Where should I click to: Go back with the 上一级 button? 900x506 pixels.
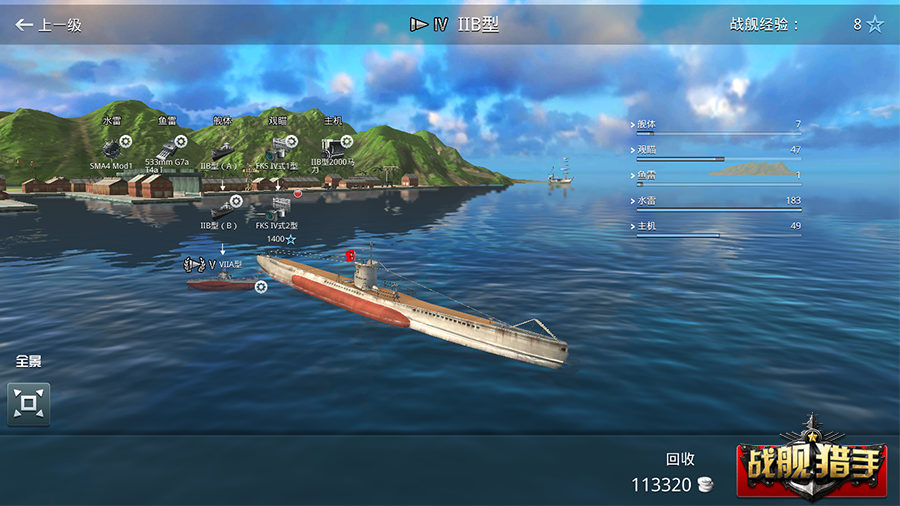[49, 25]
